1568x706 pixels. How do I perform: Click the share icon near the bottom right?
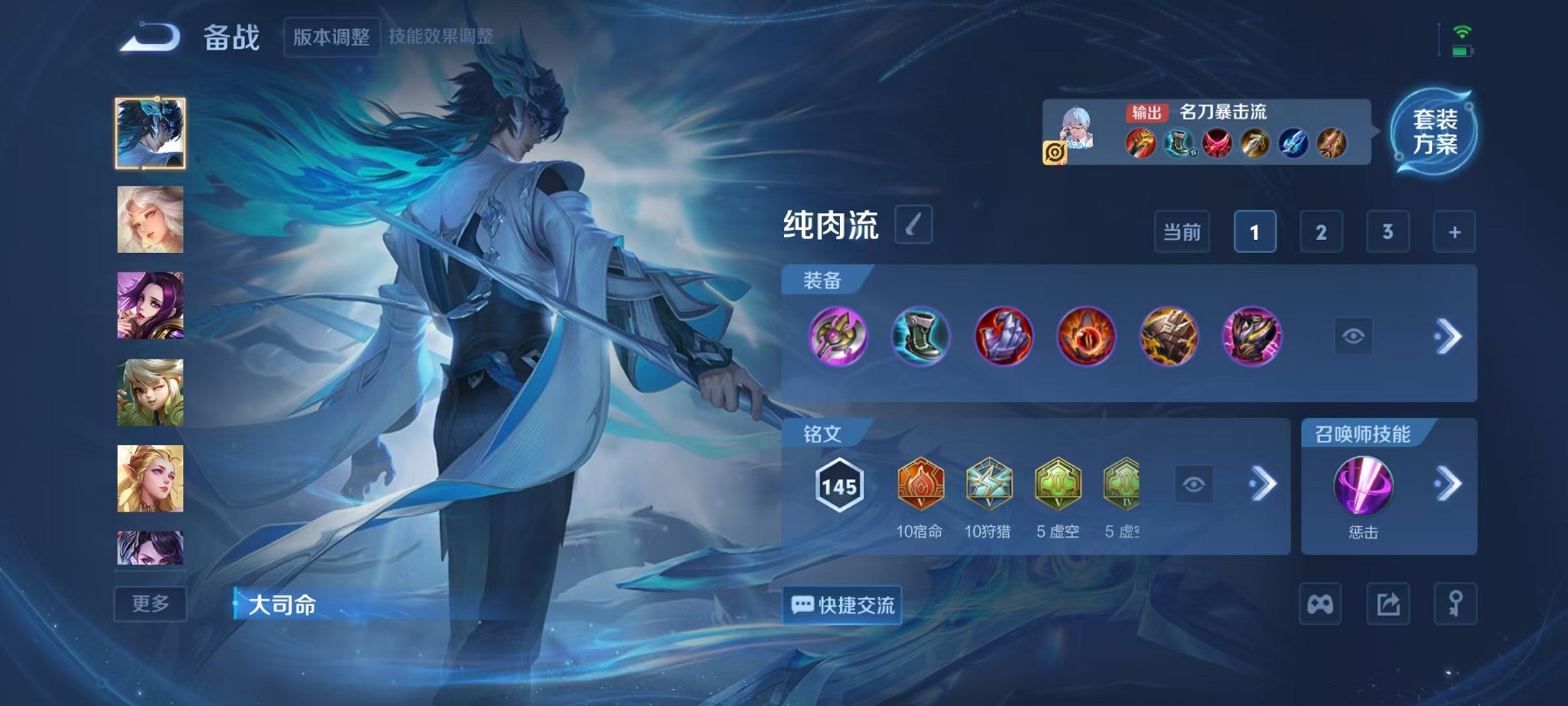click(x=1389, y=604)
